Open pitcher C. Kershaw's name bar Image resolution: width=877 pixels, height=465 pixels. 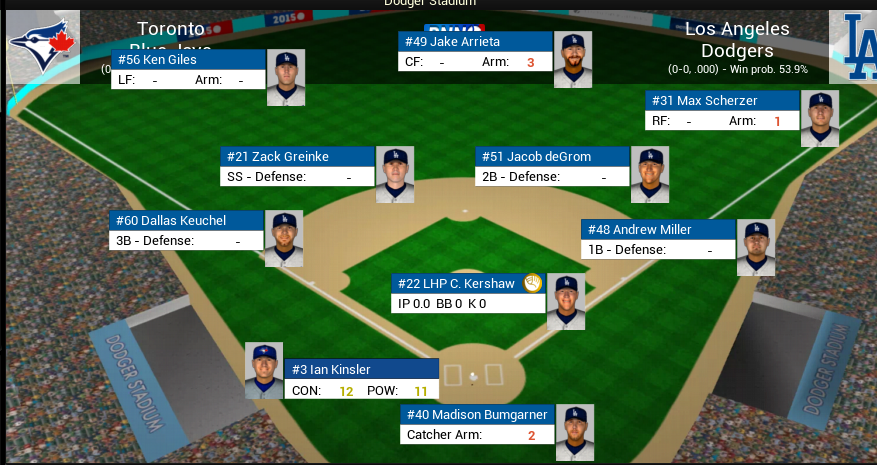coord(468,284)
